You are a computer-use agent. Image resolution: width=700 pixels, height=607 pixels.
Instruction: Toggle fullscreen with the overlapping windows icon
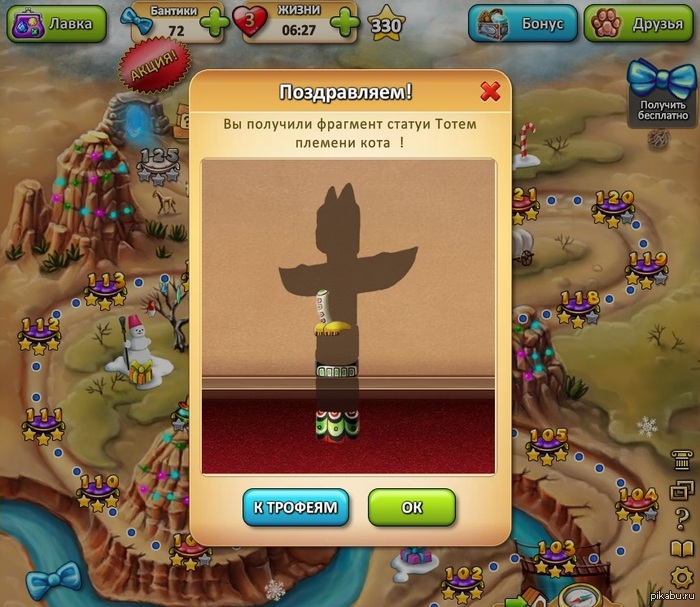click(x=681, y=491)
